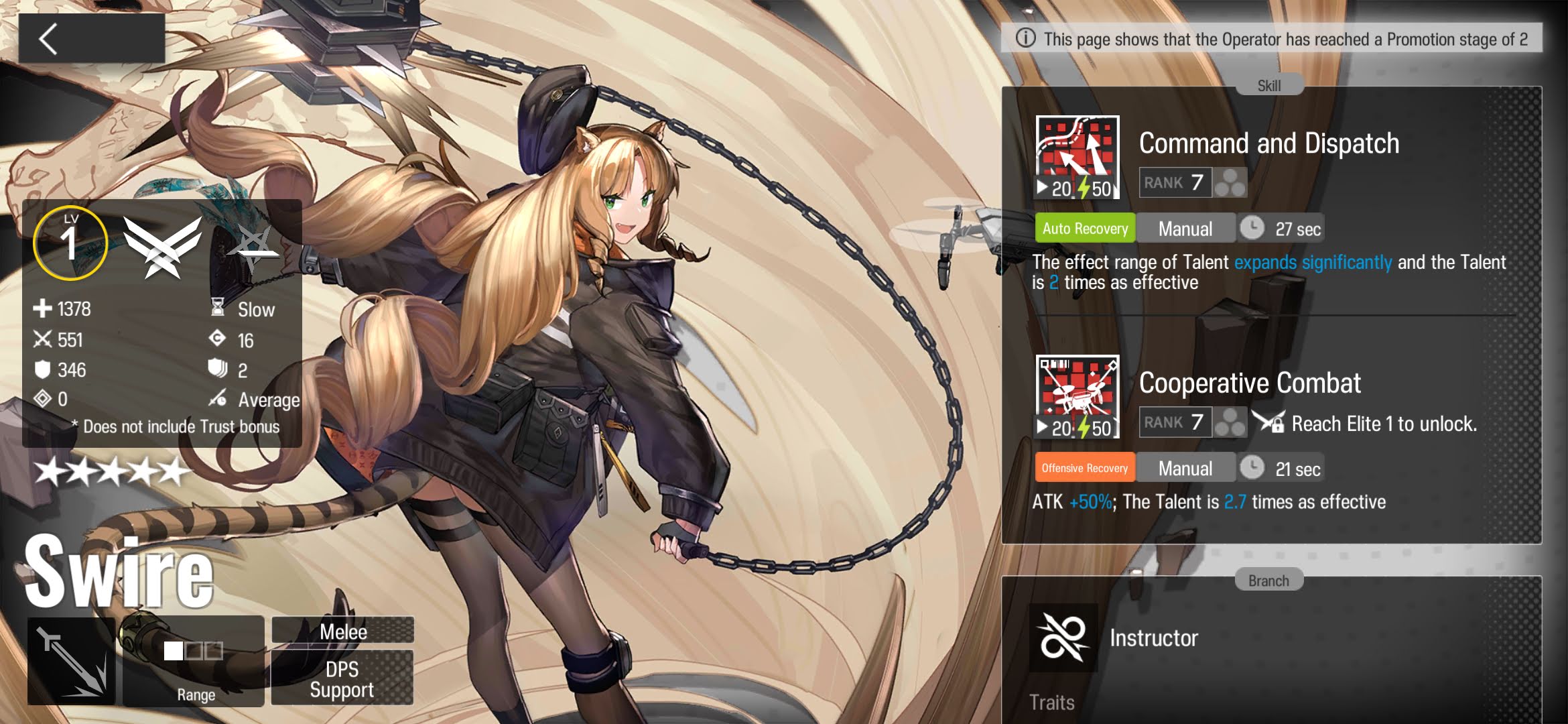The image size is (1568, 724).
Task: Tap the Elite promotion chevron emblem
Action: point(162,245)
